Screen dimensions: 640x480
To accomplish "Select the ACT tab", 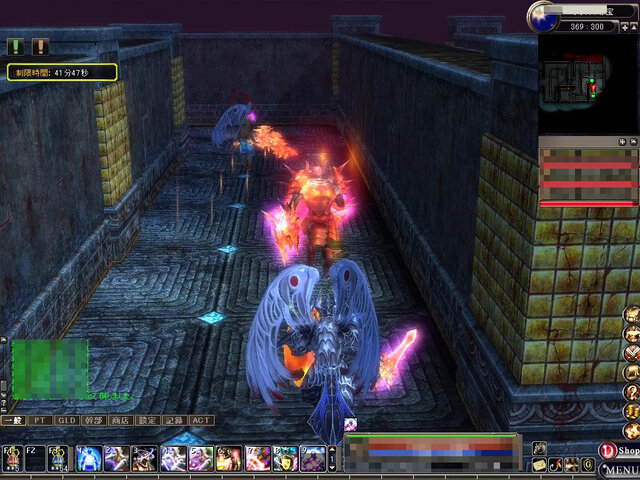I will click(201, 421).
